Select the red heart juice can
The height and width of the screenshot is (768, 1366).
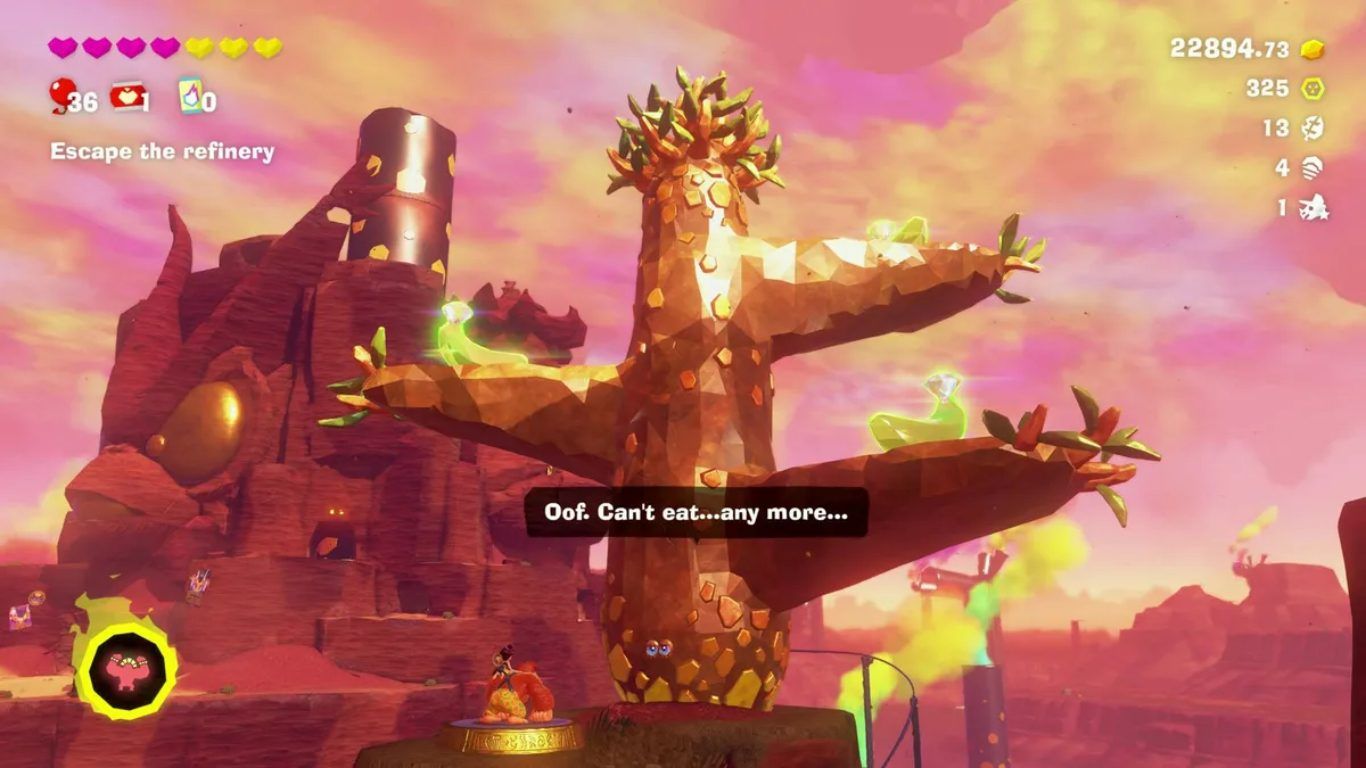[127, 96]
